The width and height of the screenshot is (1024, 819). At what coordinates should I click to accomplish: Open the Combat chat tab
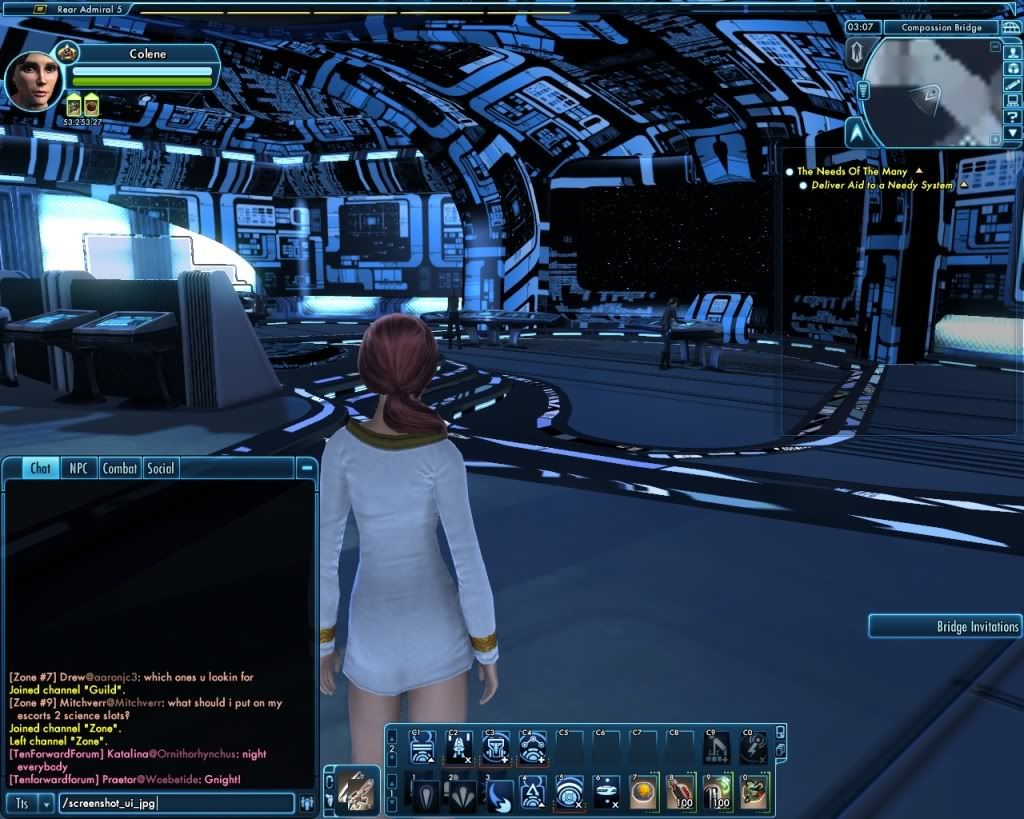coord(120,468)
